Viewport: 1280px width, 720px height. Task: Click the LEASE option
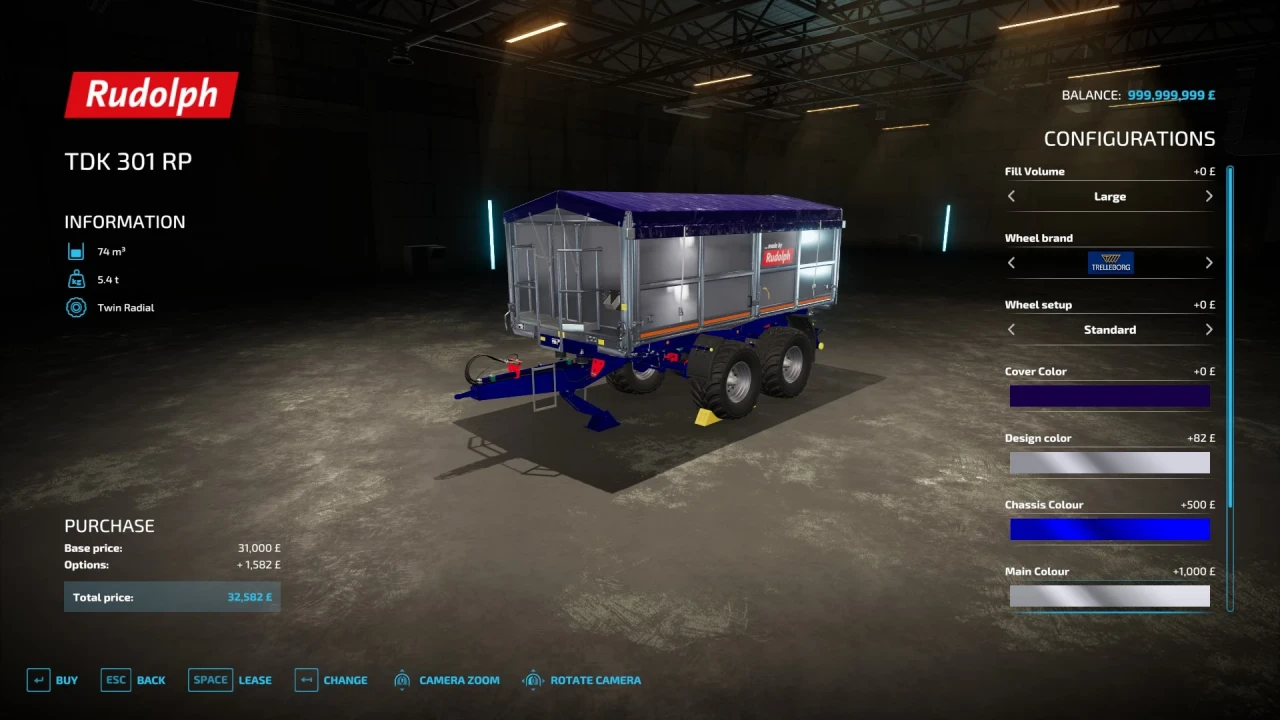(x=255, y=680)
